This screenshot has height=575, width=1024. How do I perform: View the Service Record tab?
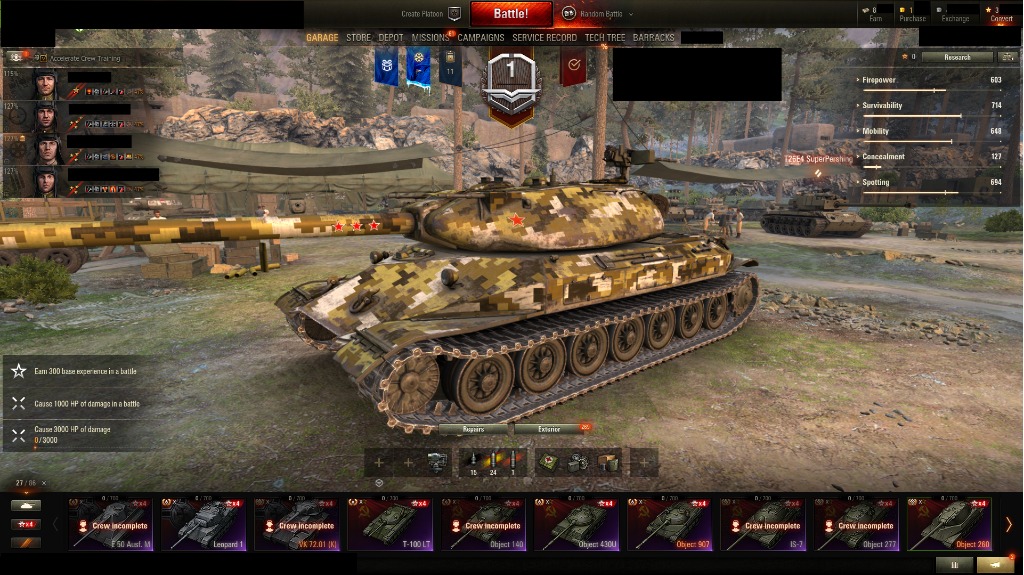(x=544, y=38)
